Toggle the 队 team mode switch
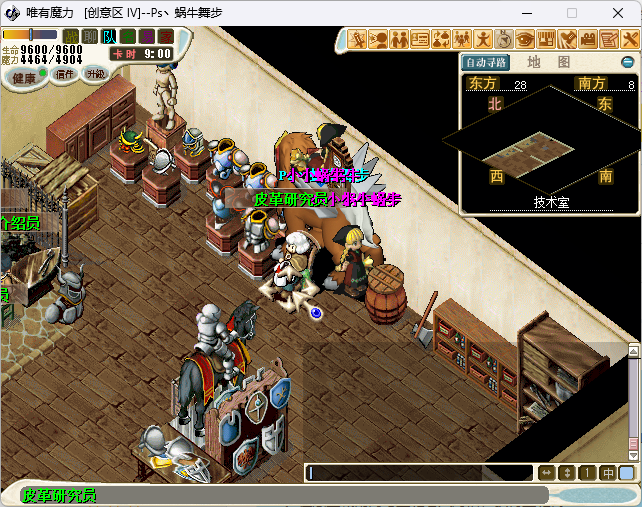This screenshot has height=507, width=642. point(108,36)
